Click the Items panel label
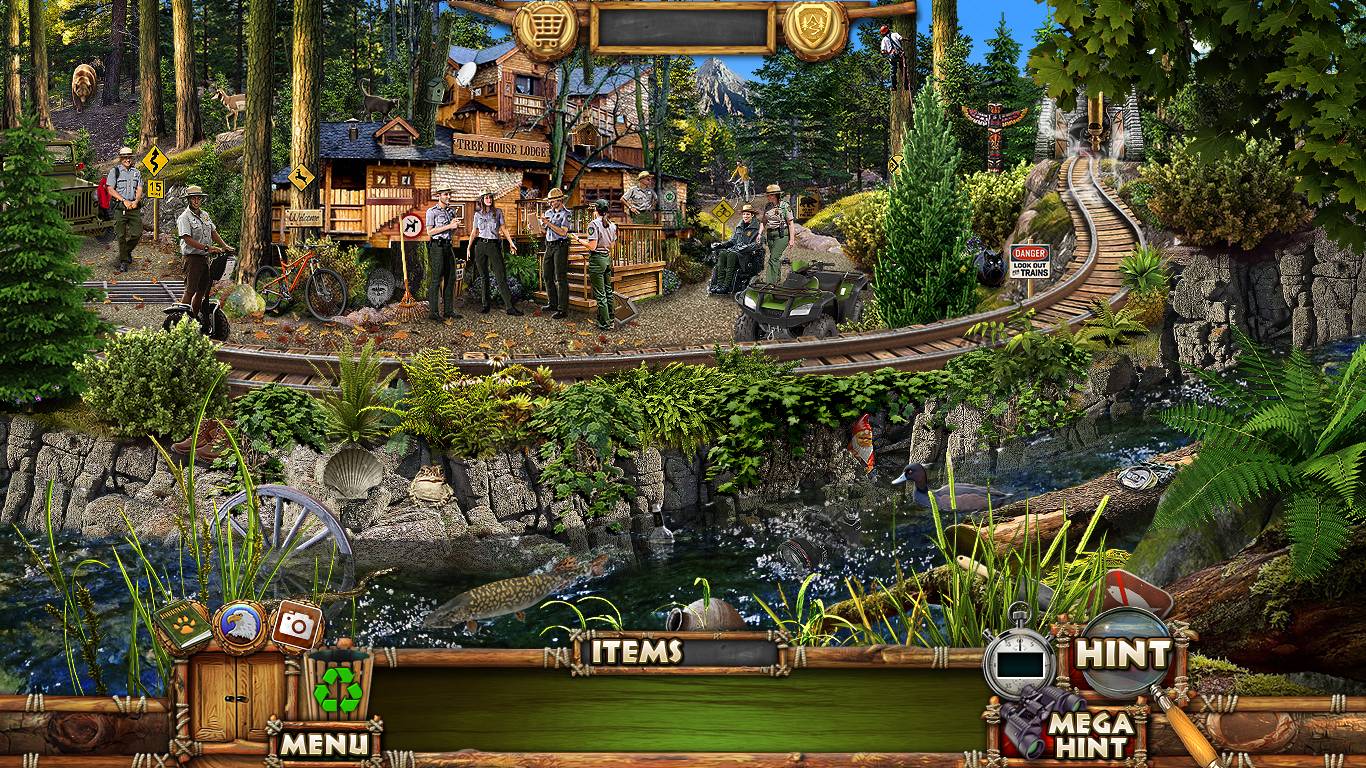The image size is (1366, 768). click(636, 652)
